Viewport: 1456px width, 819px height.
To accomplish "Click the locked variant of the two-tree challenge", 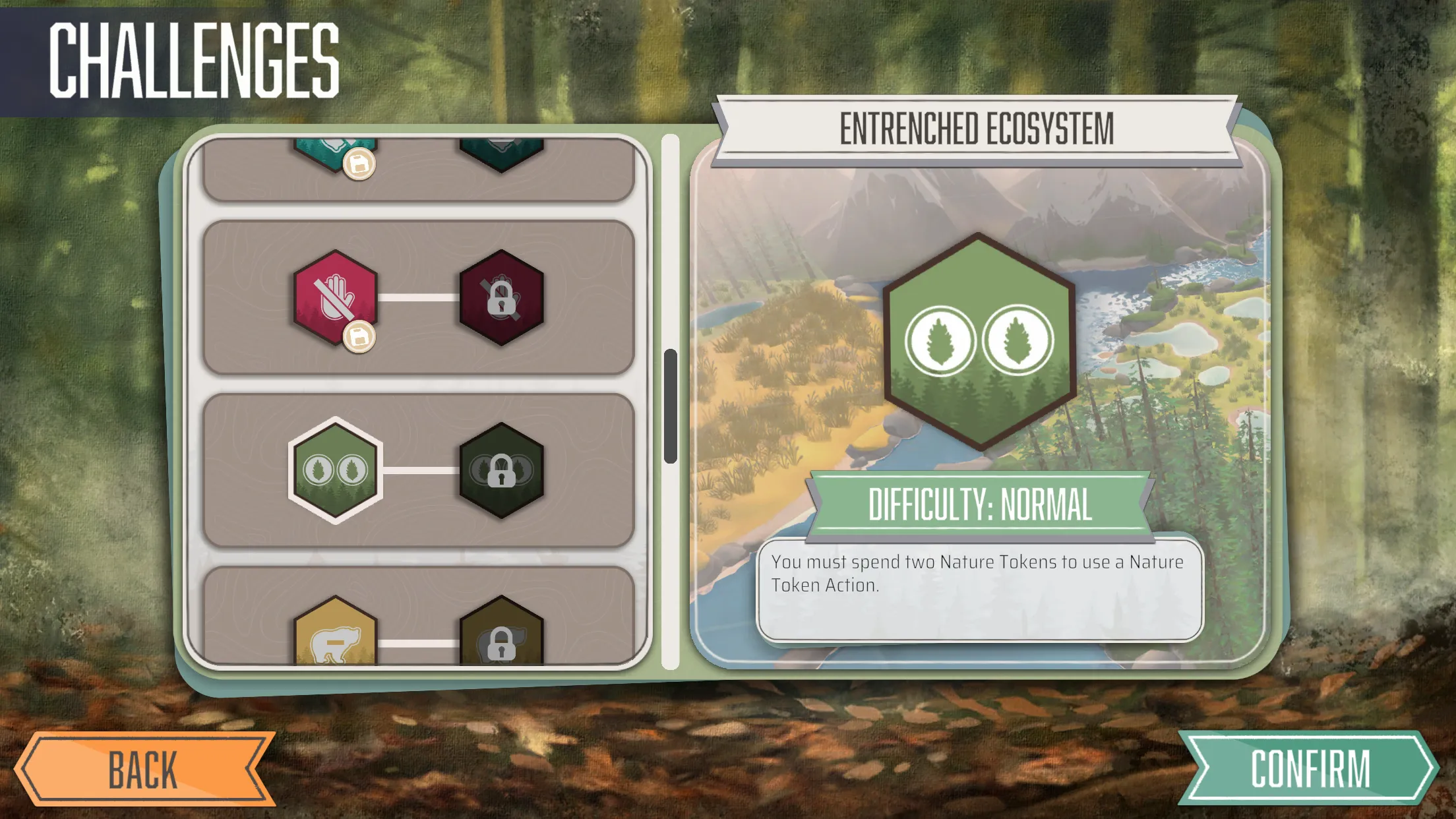I will 502,471.
